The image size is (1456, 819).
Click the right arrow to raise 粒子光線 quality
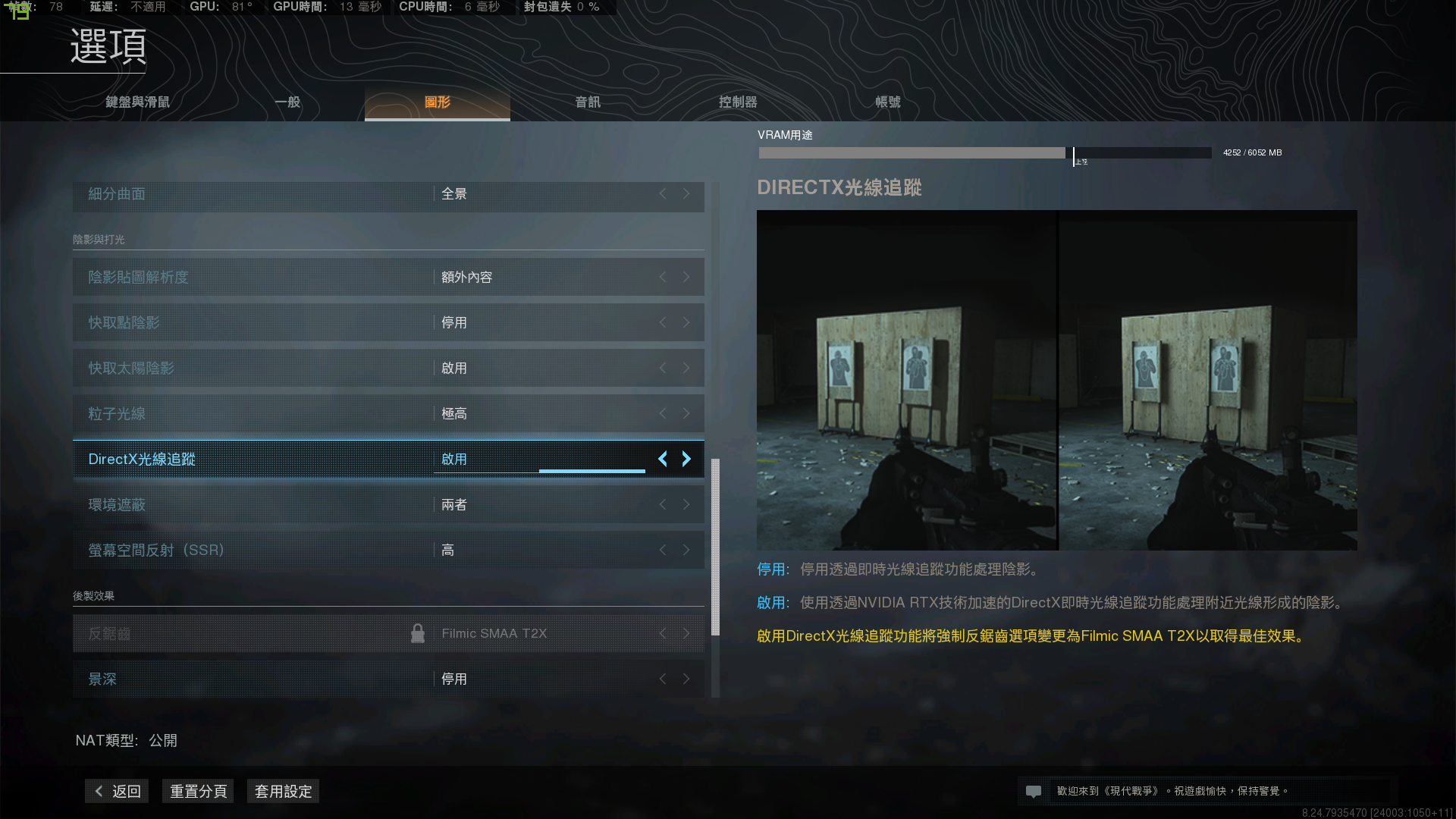click(x=686, y=413)
